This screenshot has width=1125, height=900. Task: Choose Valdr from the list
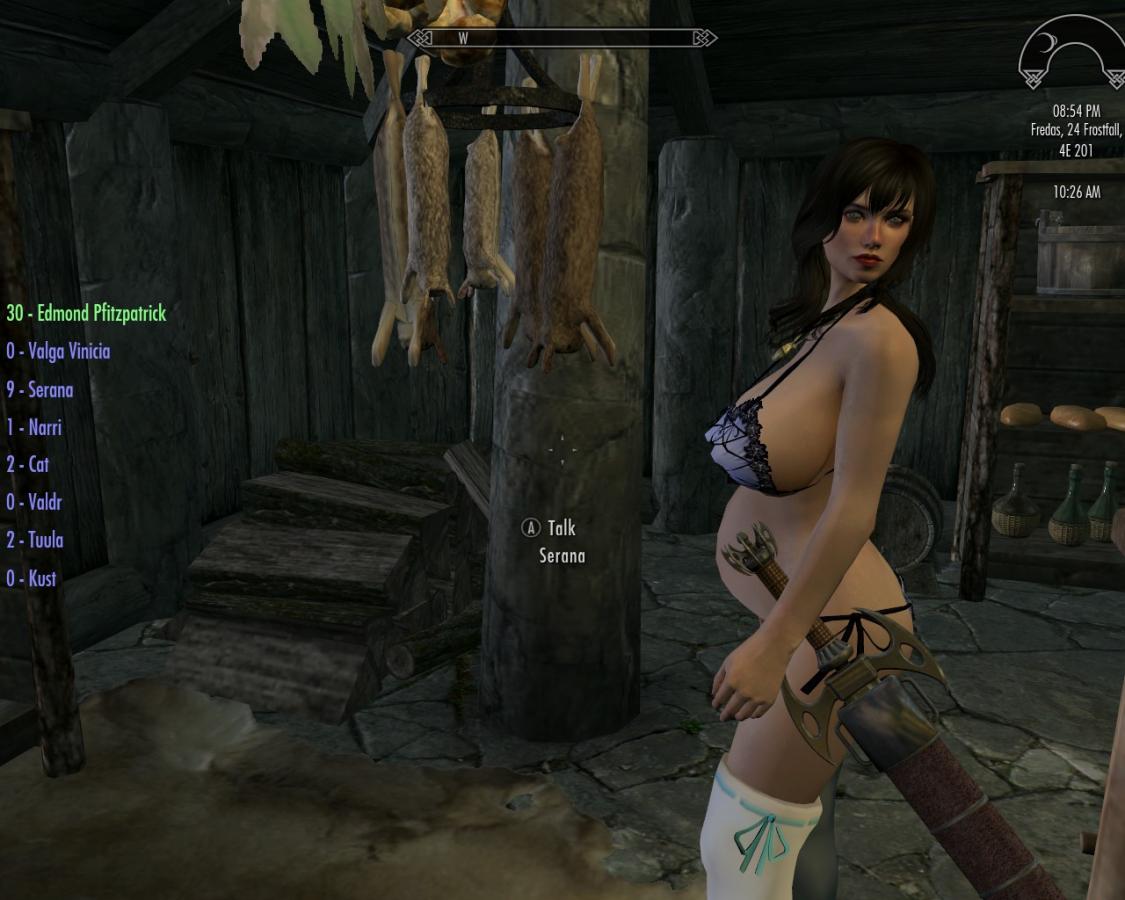pyautogui.click(x=32, y=502)
